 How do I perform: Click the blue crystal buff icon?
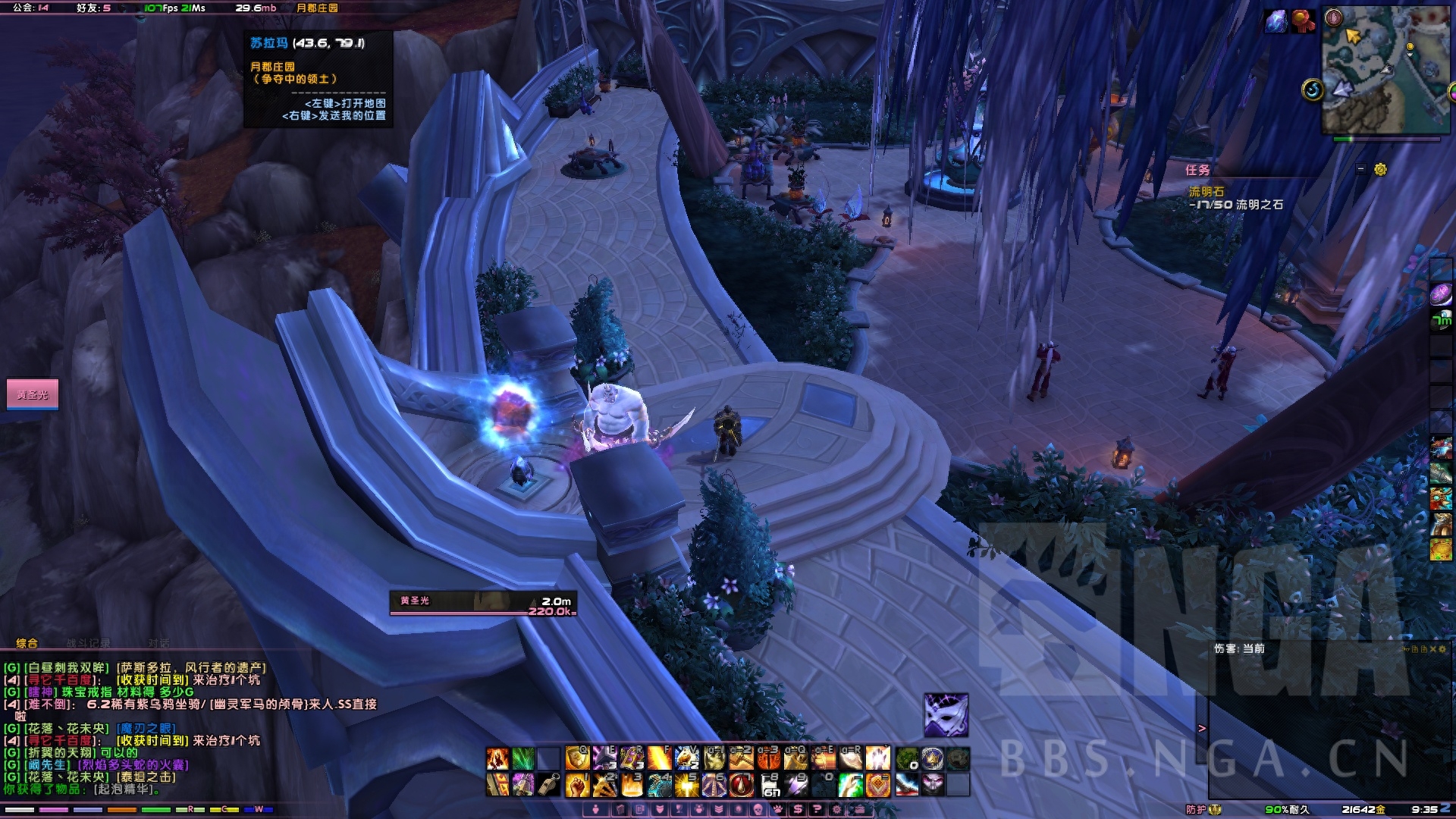tap(1276, 21)
